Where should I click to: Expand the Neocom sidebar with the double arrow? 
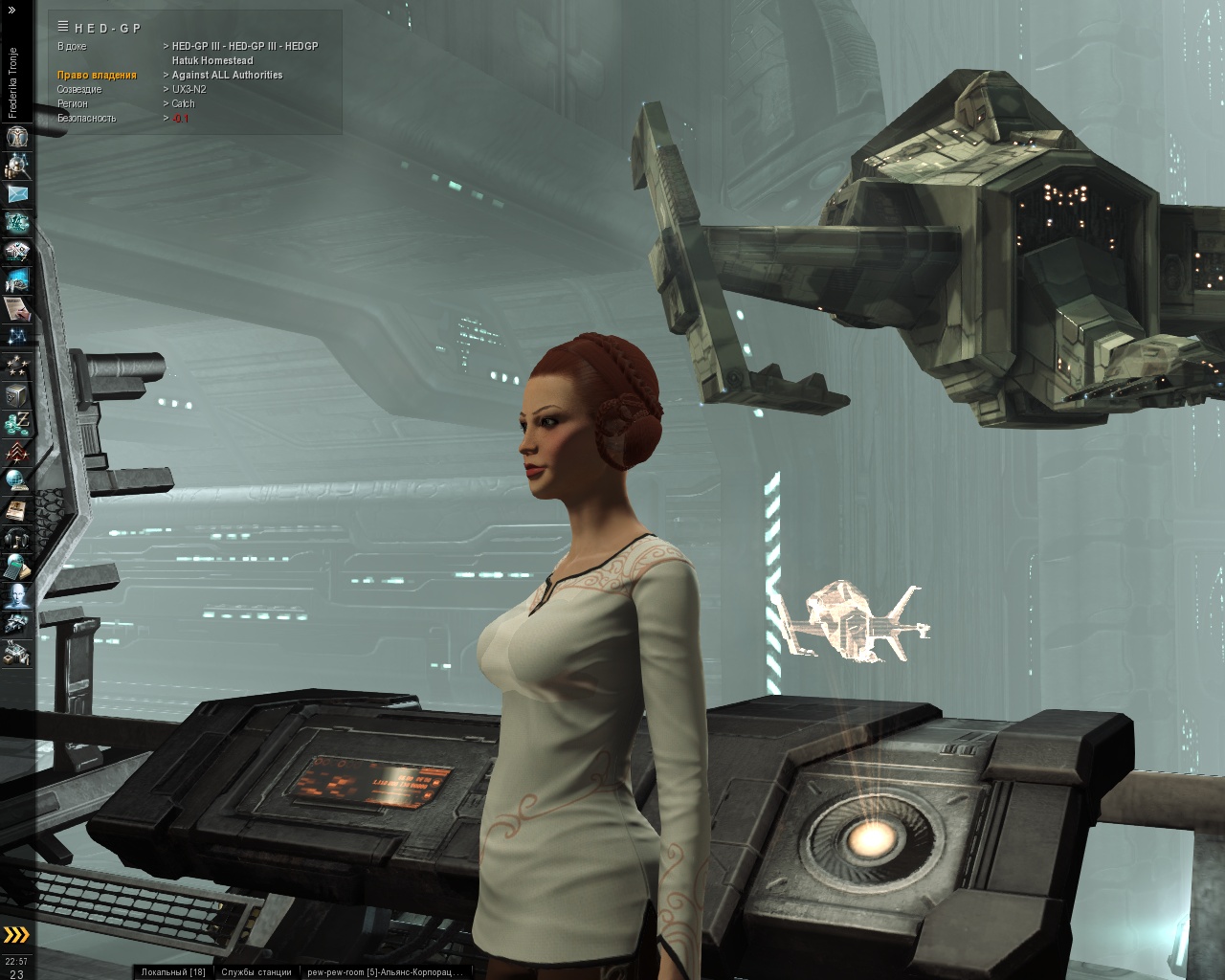tap(11, 10)
